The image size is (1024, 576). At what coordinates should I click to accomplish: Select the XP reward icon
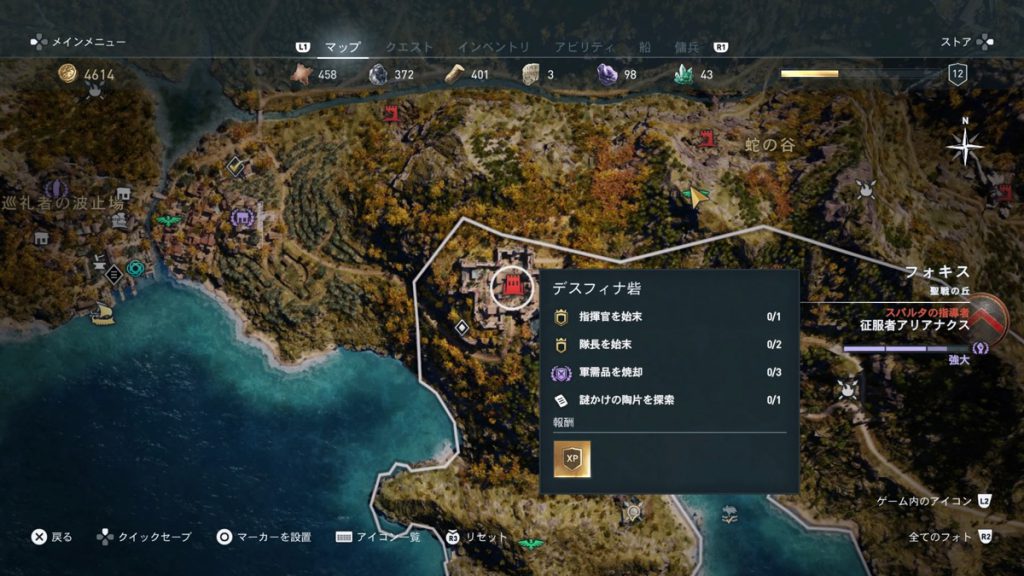pyautogui.click(x=572, y=459)
